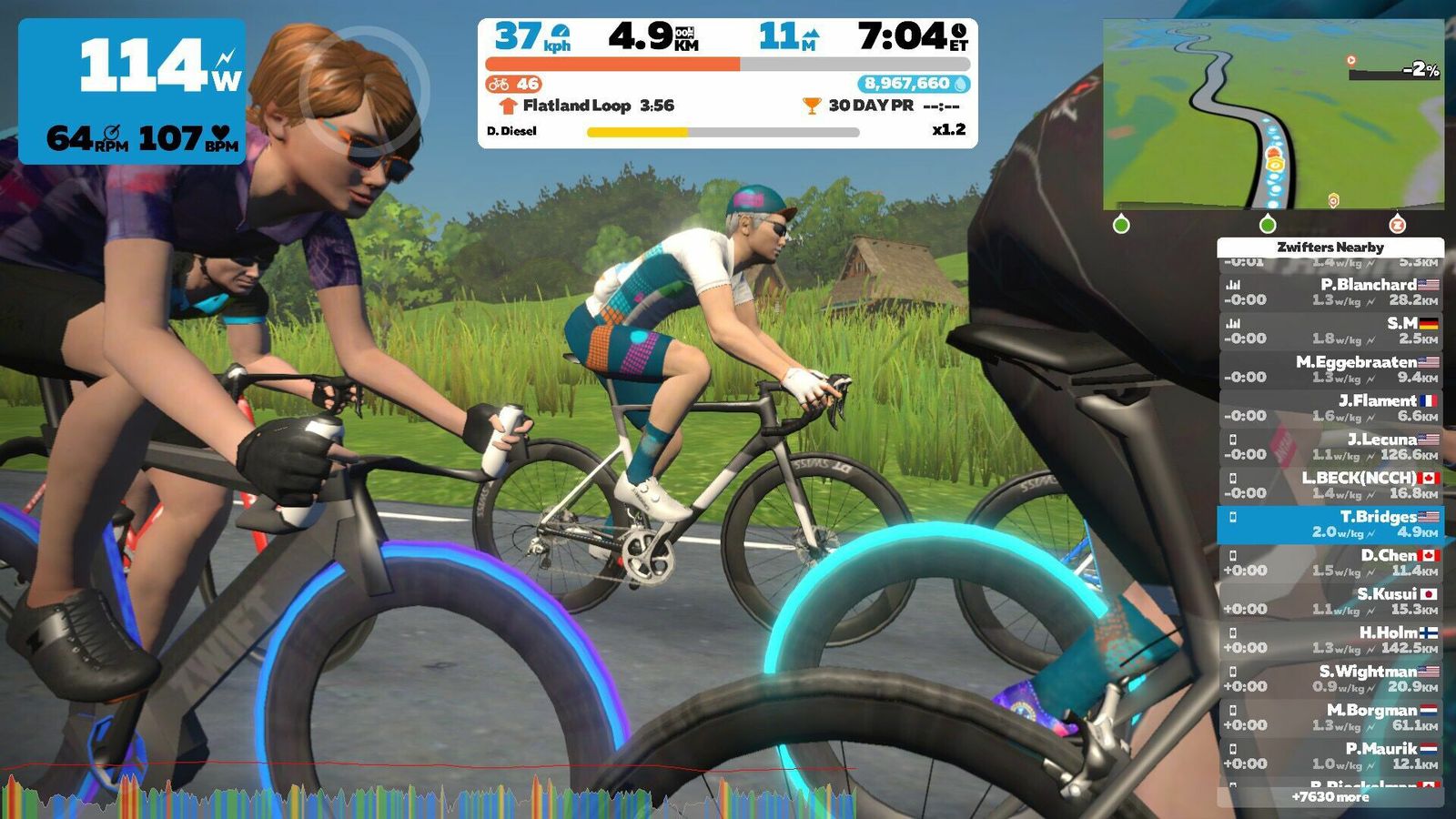This screenshot has height=819, width=1456.
Task: Select P.Blanchard in Zwifters Nearby list
Action: (1330, 292)
